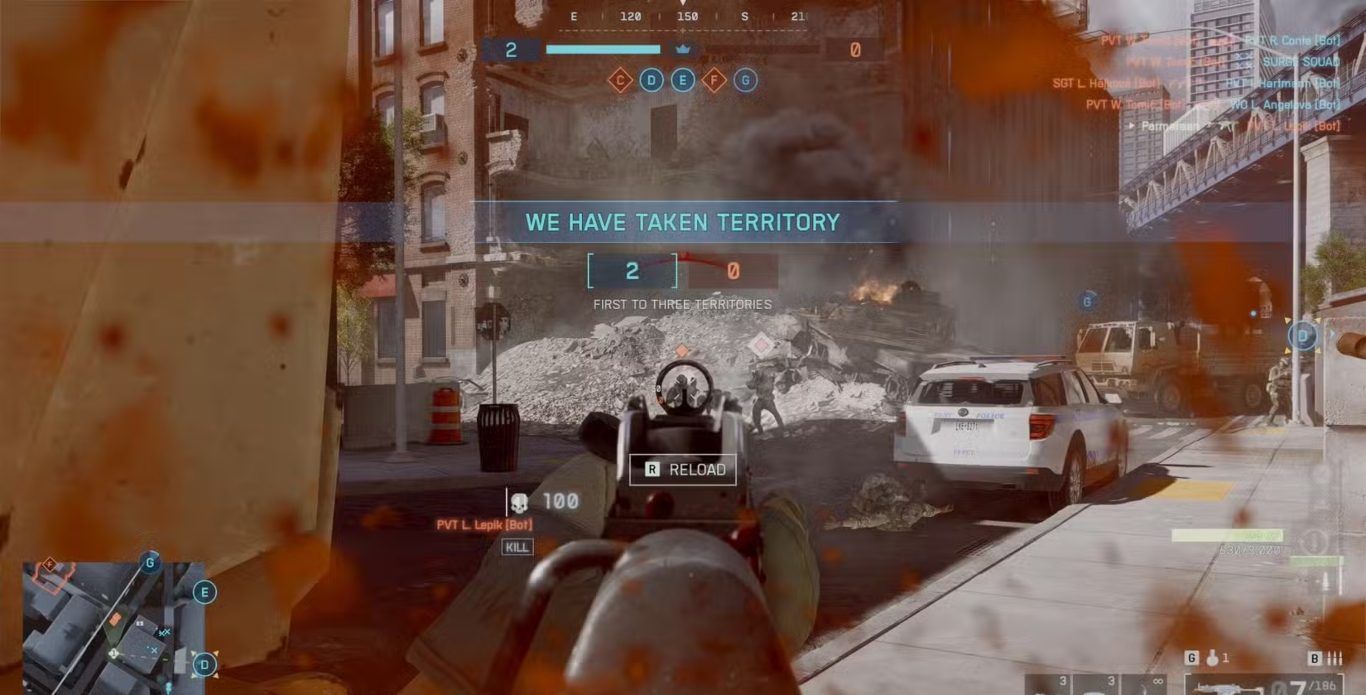Screen dimensions: 1366x695
Task: Click the D marker on the minimap edge
Action: (x=205, y=664)
